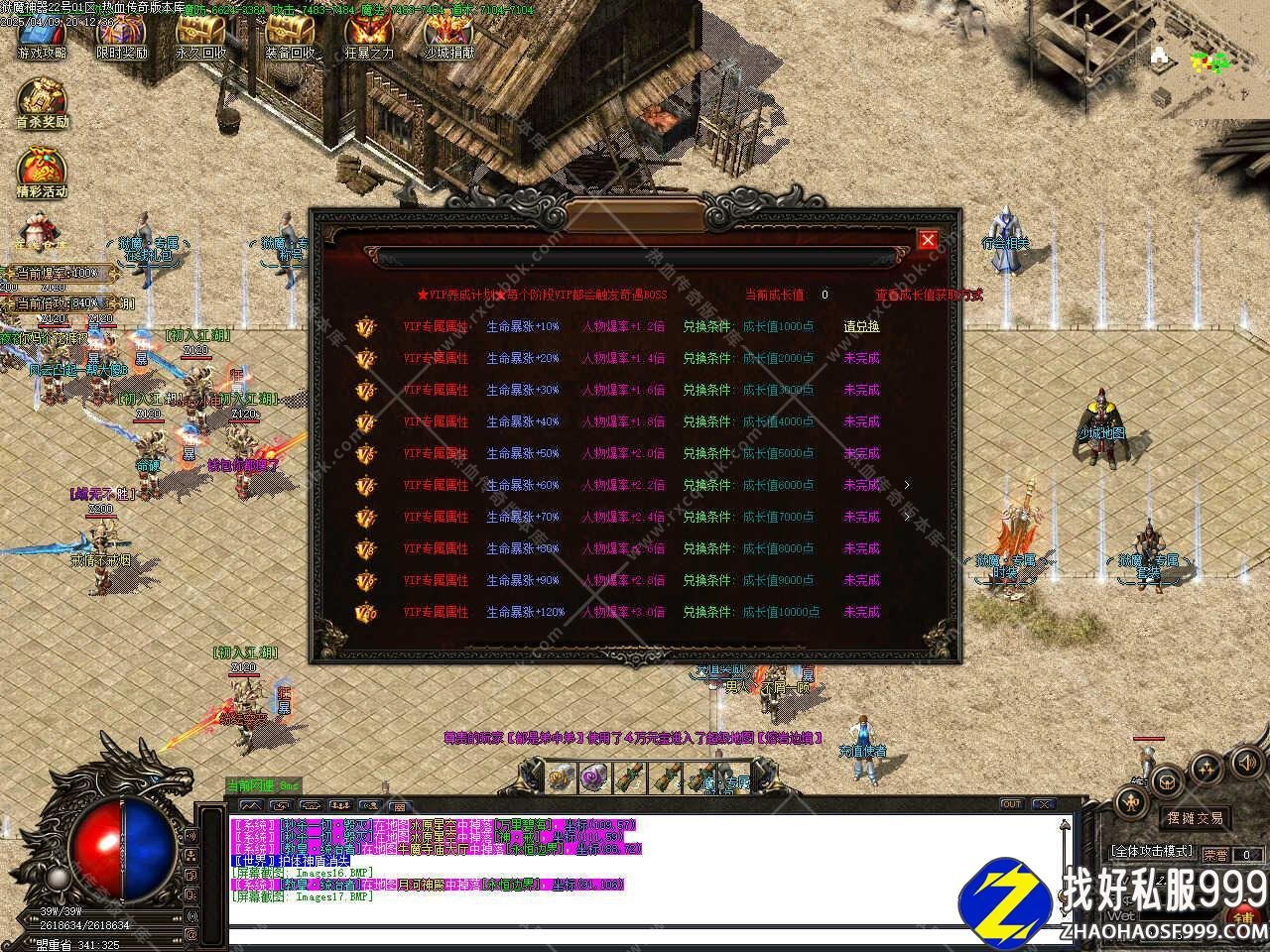Close the chat panel with its X button
The height and width of the screenshot is (952, 1270).
[x=1043, y=804]
